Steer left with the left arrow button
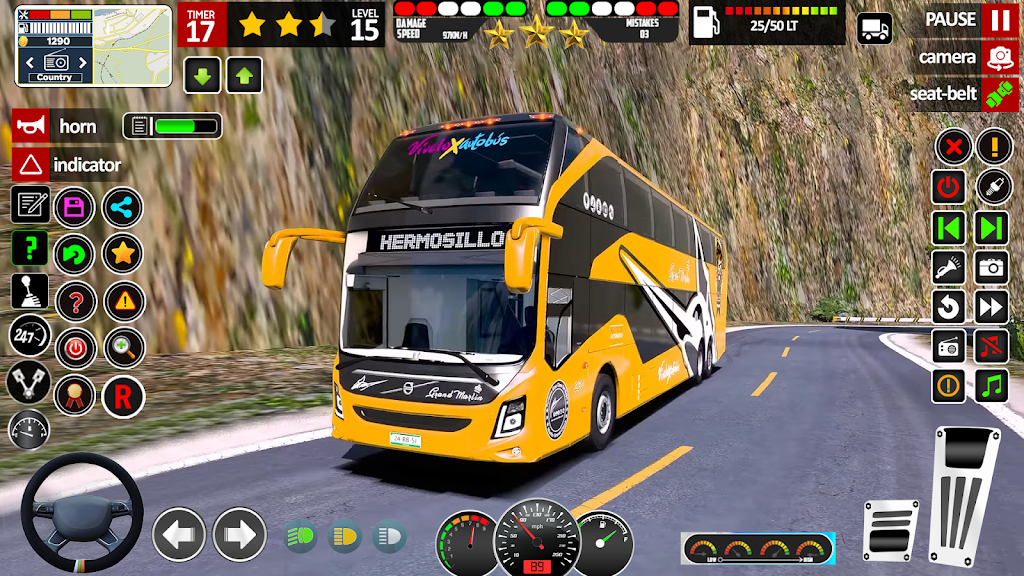Image resolution: width=1024 pixels, height=576 pixels. click(x=179, y=534)
